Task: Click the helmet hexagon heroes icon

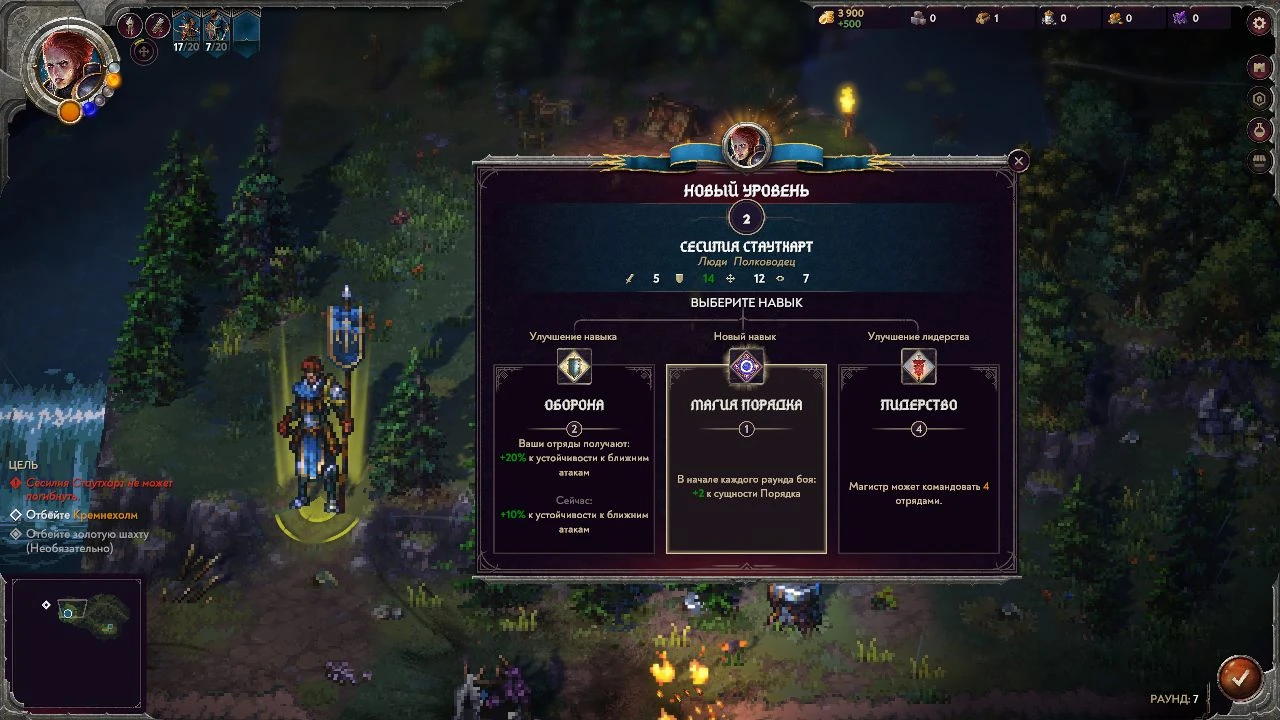Action: coord(1260,99)
